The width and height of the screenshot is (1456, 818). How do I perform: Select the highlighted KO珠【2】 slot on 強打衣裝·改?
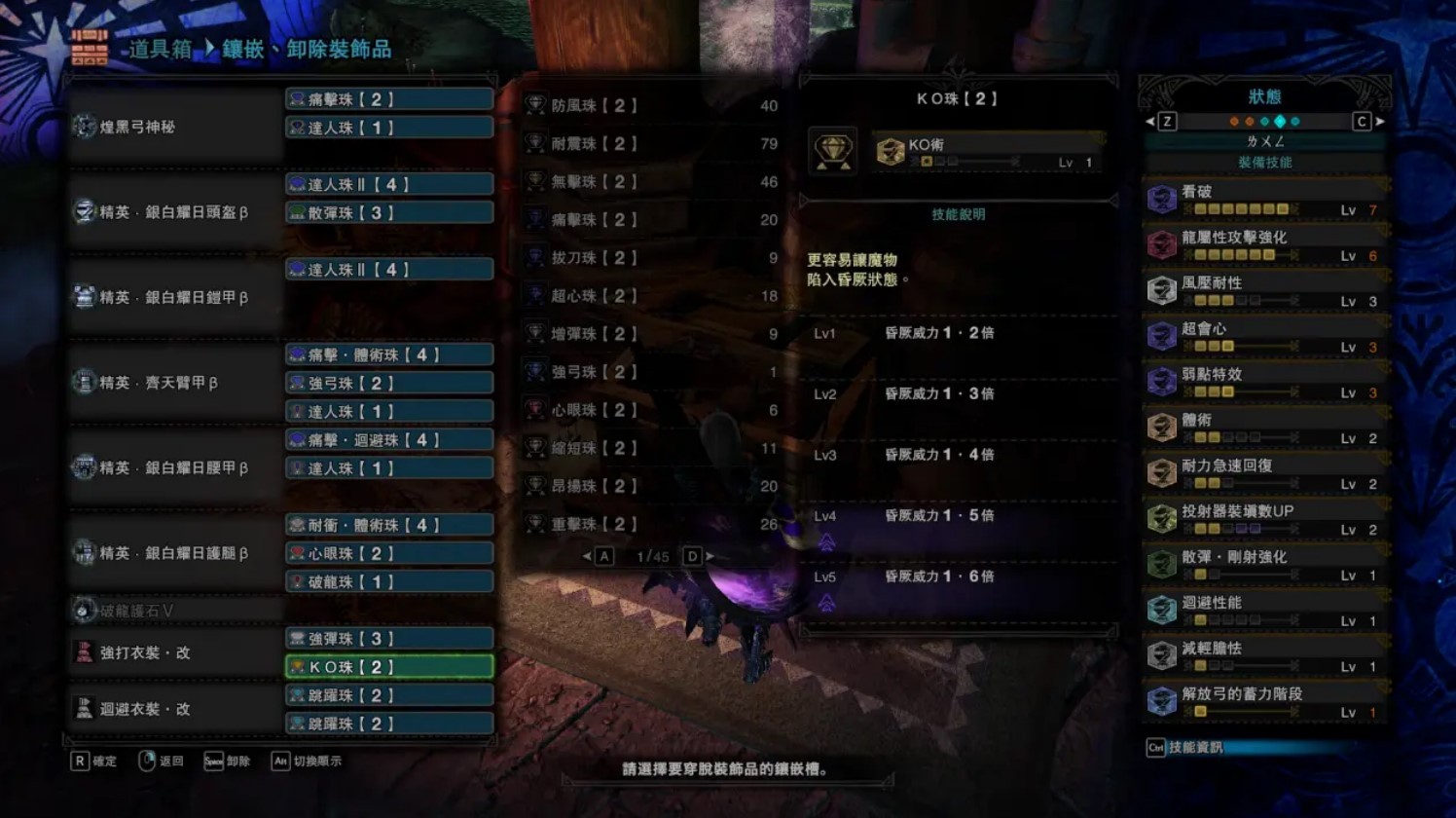coord(387,666)
